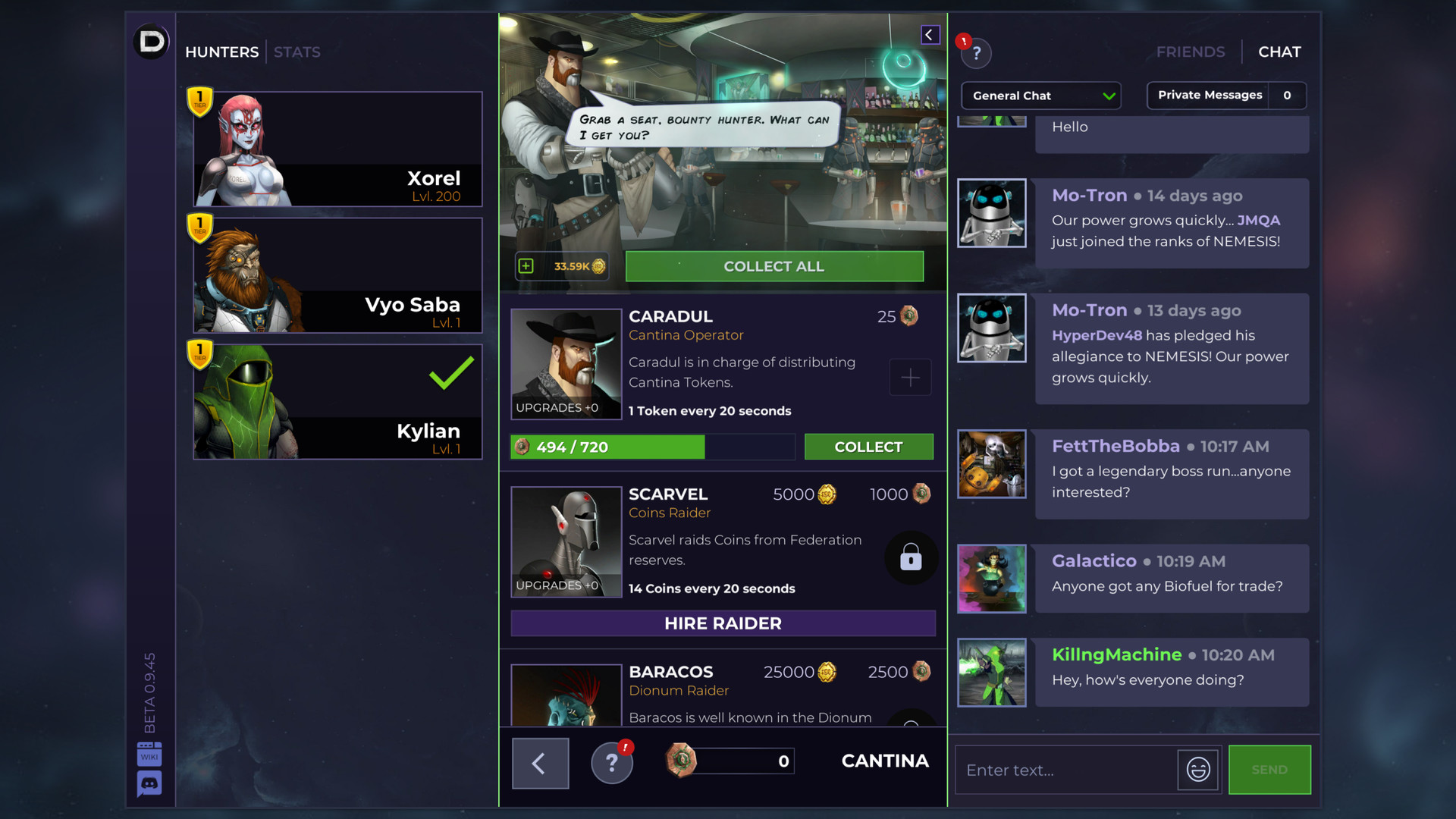Hire Scarvel with the HIRE RAIDER button

point(722,623)
